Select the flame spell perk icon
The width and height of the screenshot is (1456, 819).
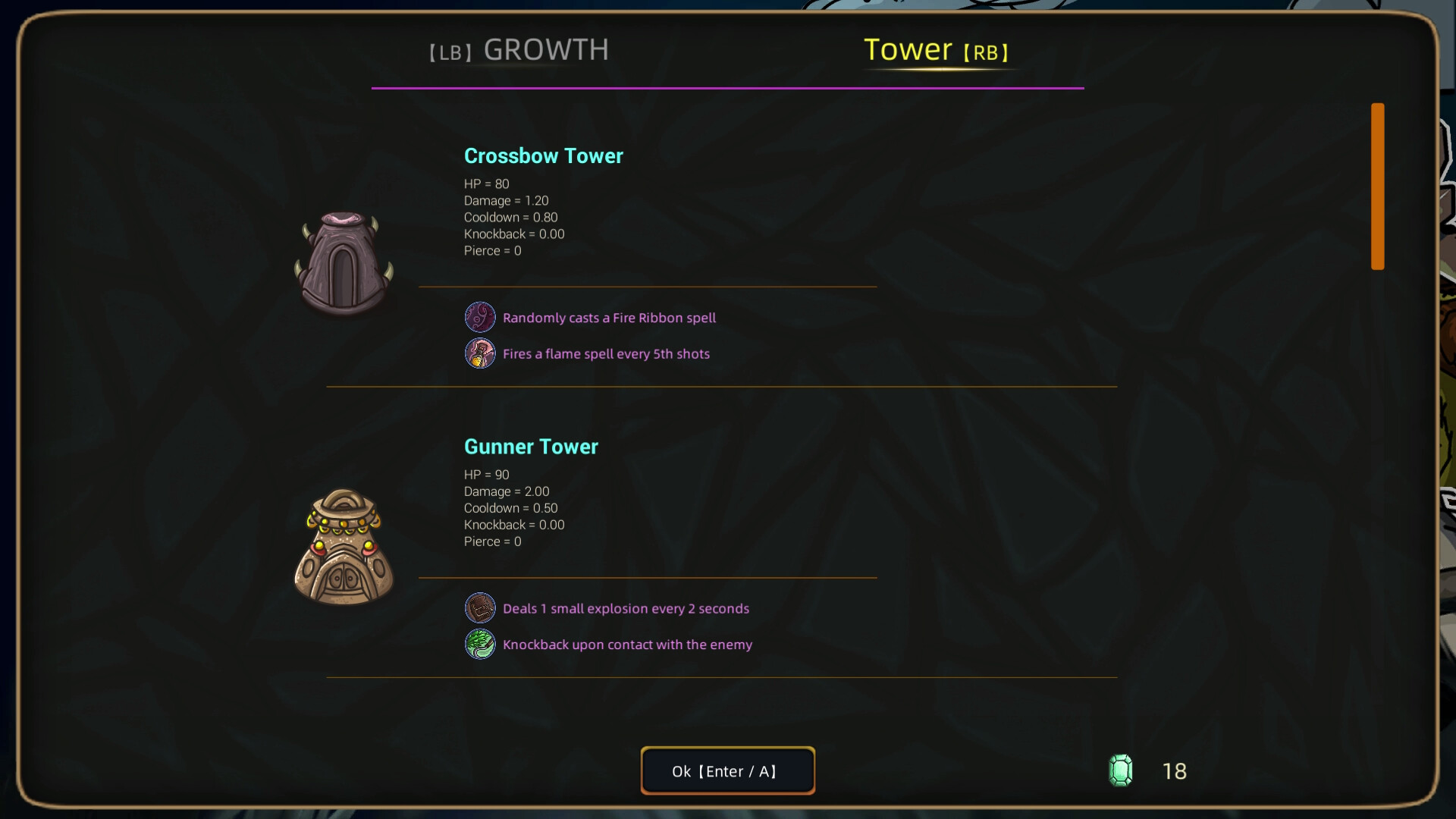(480, 353)
